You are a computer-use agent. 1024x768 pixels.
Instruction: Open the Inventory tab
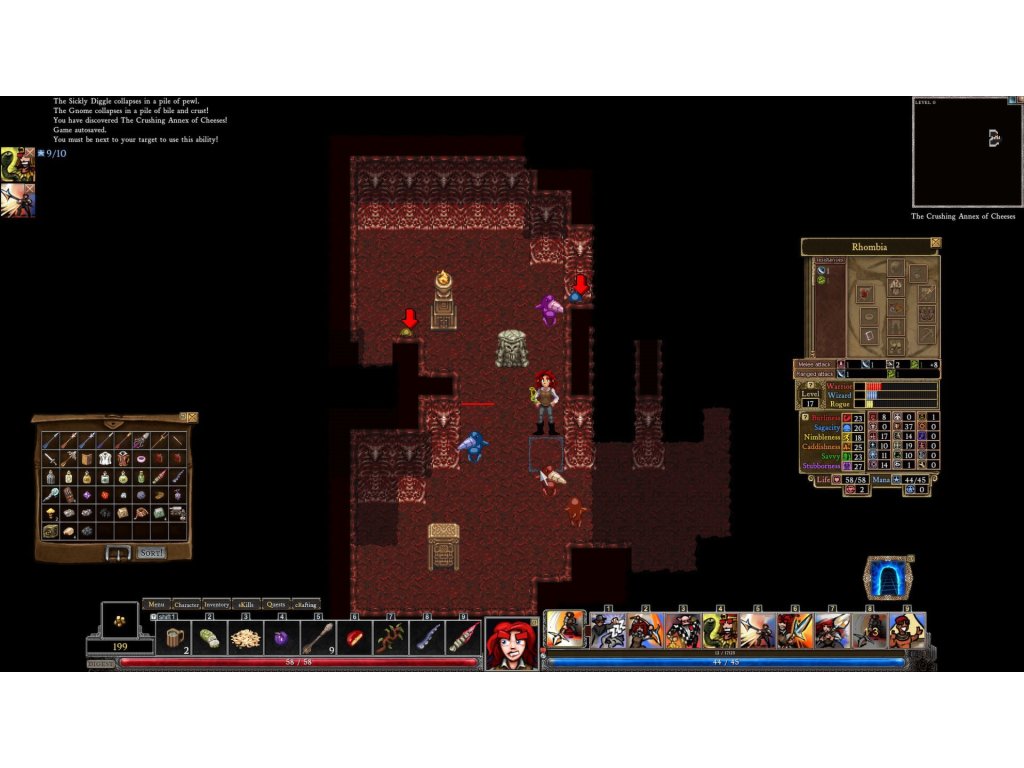(217, 604)
